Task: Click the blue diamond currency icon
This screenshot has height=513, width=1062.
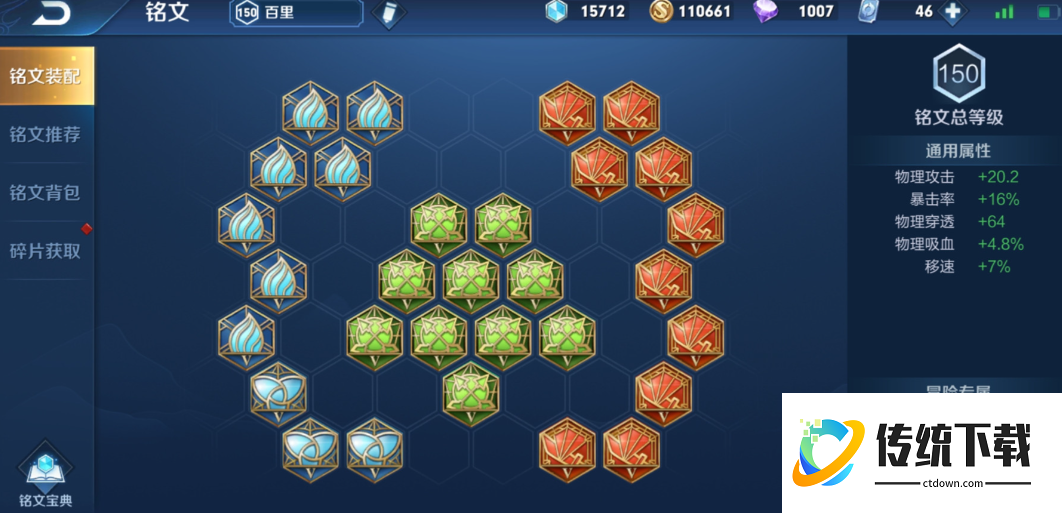Action: point(556,12)
